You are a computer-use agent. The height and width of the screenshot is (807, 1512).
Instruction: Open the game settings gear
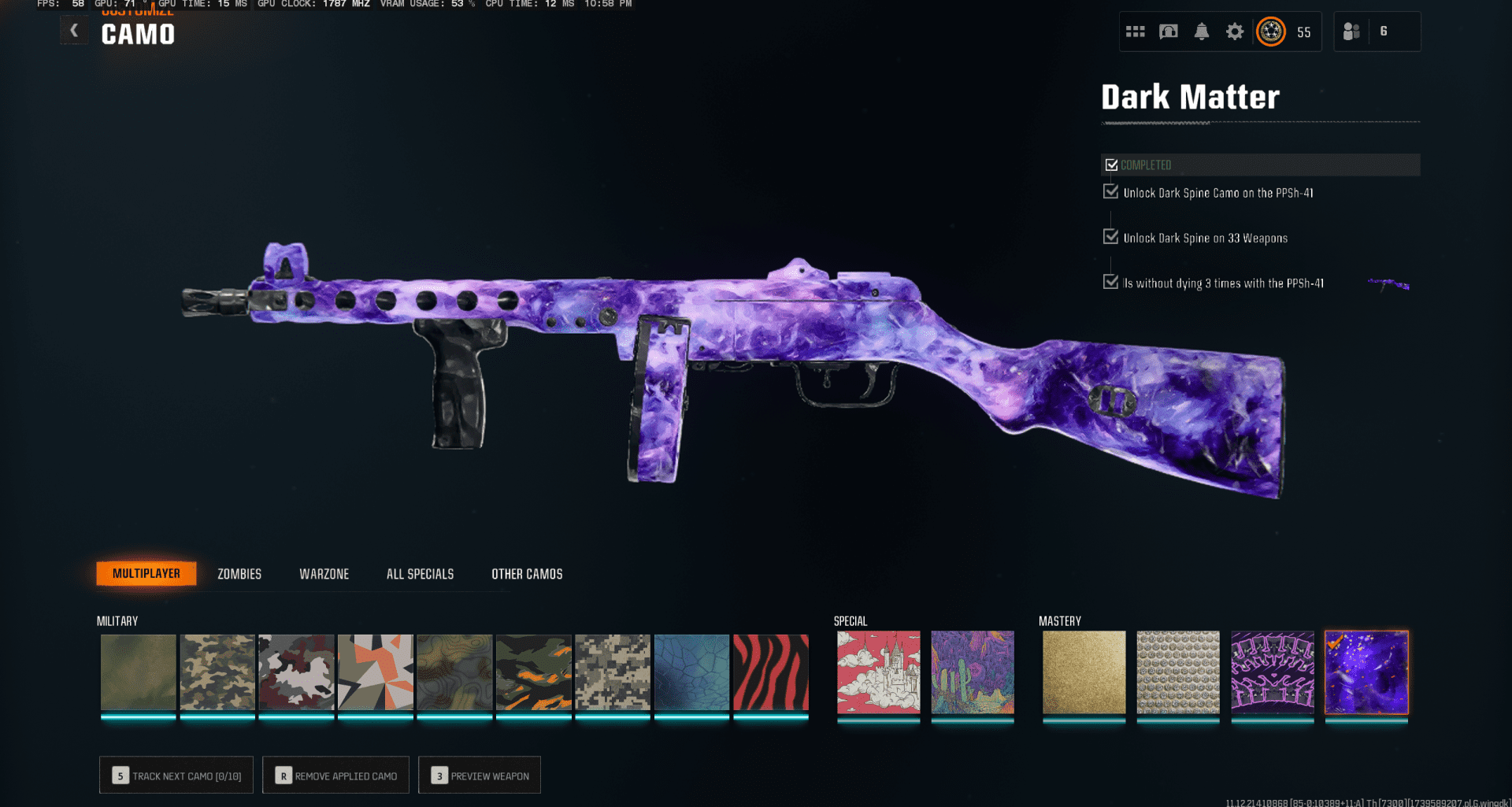click(1234, 31)
